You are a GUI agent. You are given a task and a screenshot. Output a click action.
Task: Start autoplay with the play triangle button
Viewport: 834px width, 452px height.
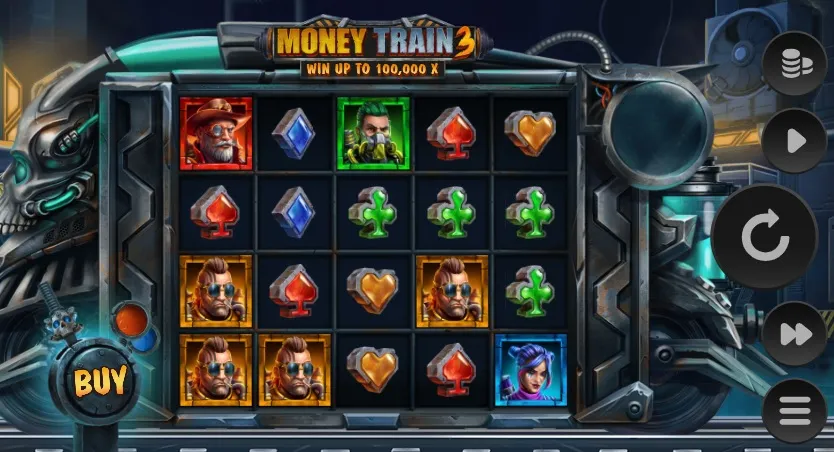[794, 141]
